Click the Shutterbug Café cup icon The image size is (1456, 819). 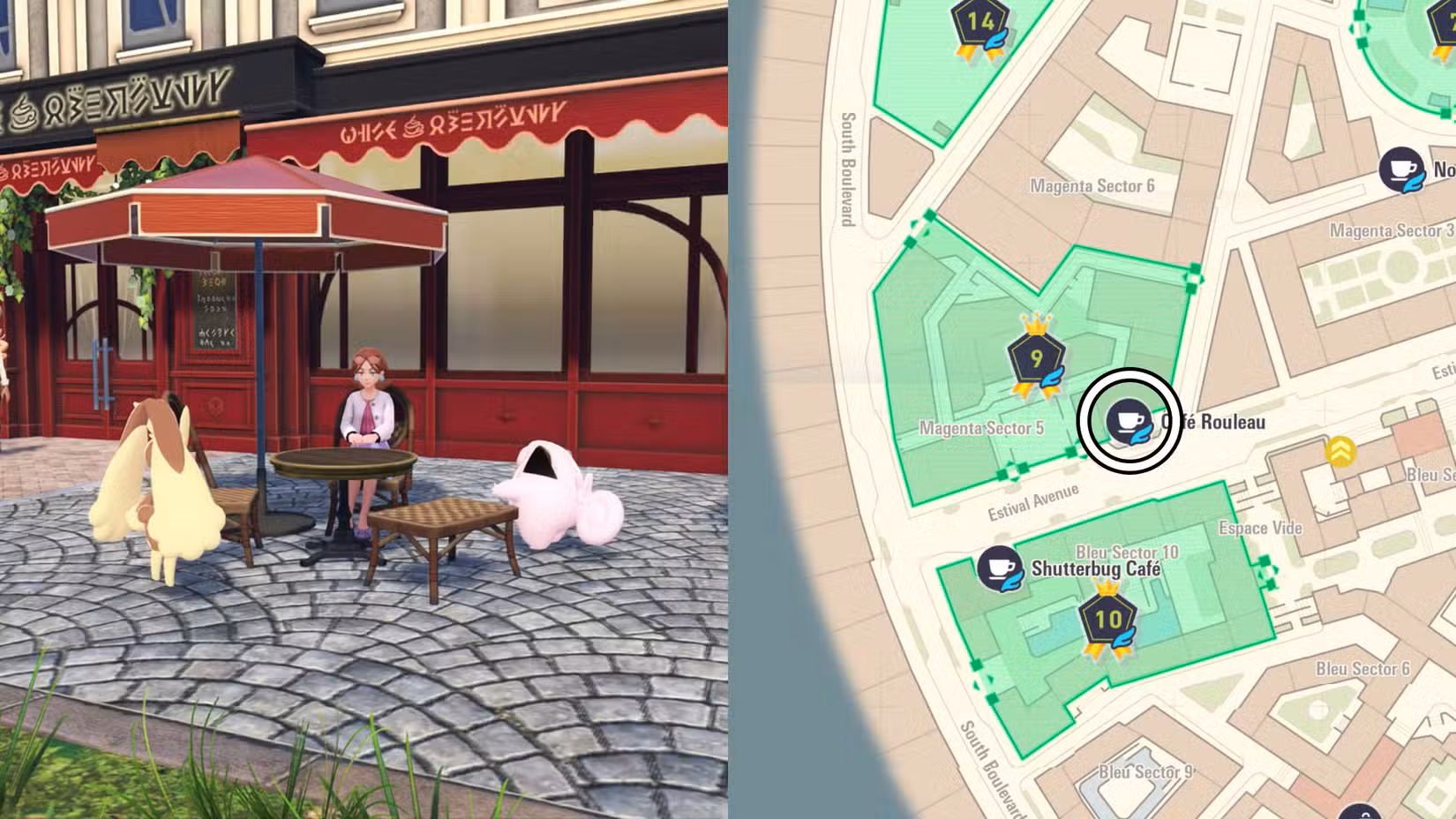point(1000,567)
